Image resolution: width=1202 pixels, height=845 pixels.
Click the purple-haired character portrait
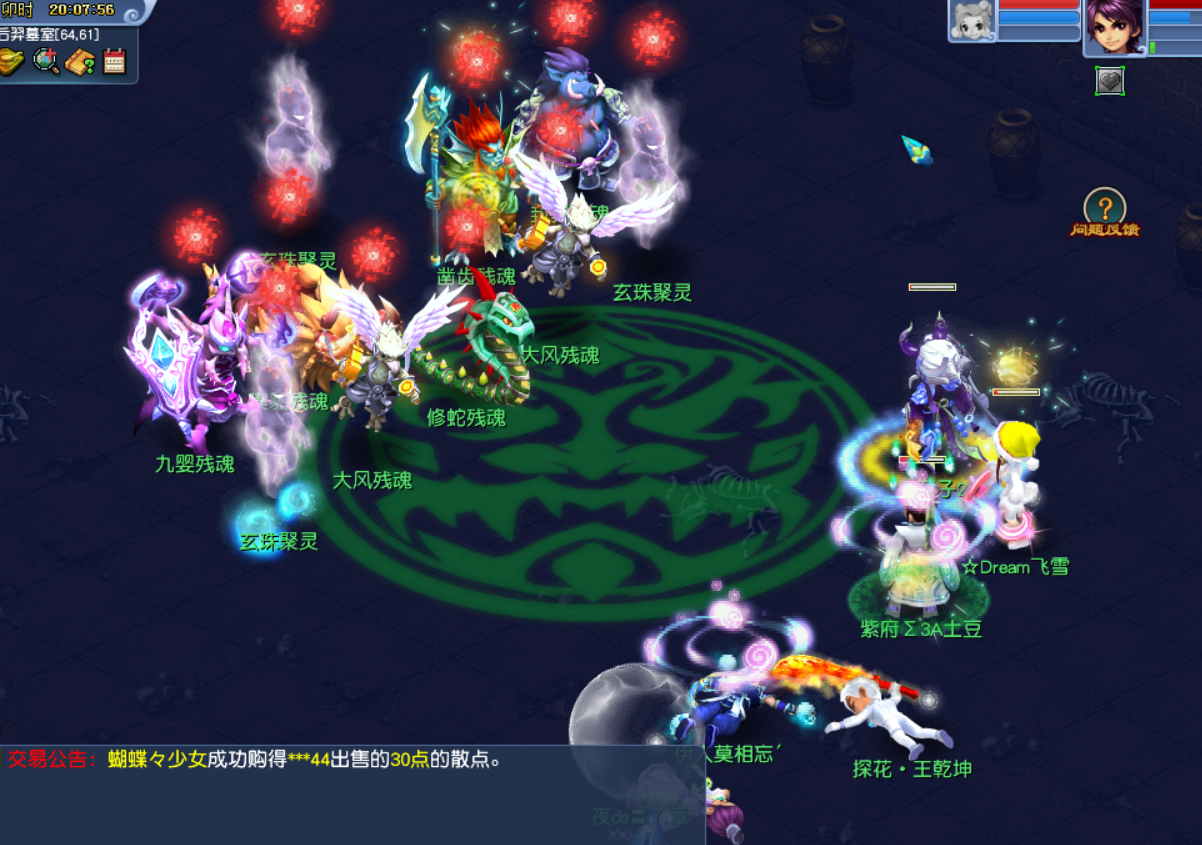click(1114, 26)
